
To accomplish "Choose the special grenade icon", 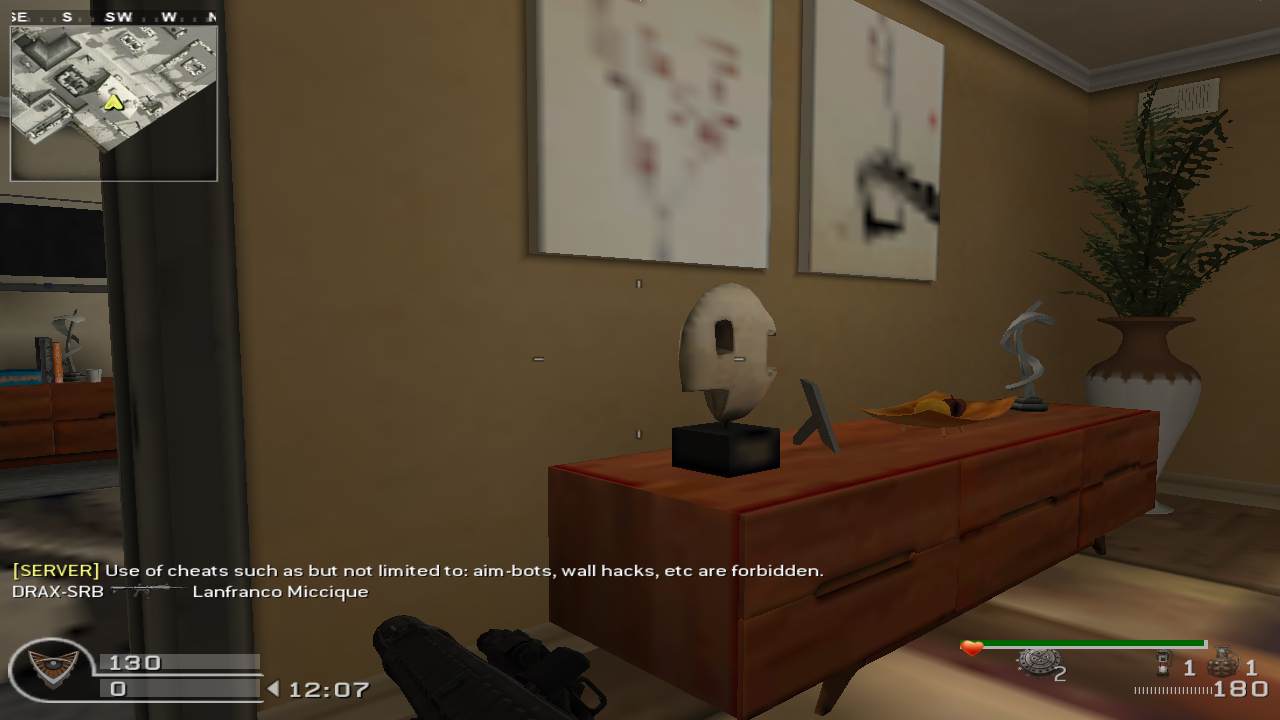I will tap(1163, 663).
